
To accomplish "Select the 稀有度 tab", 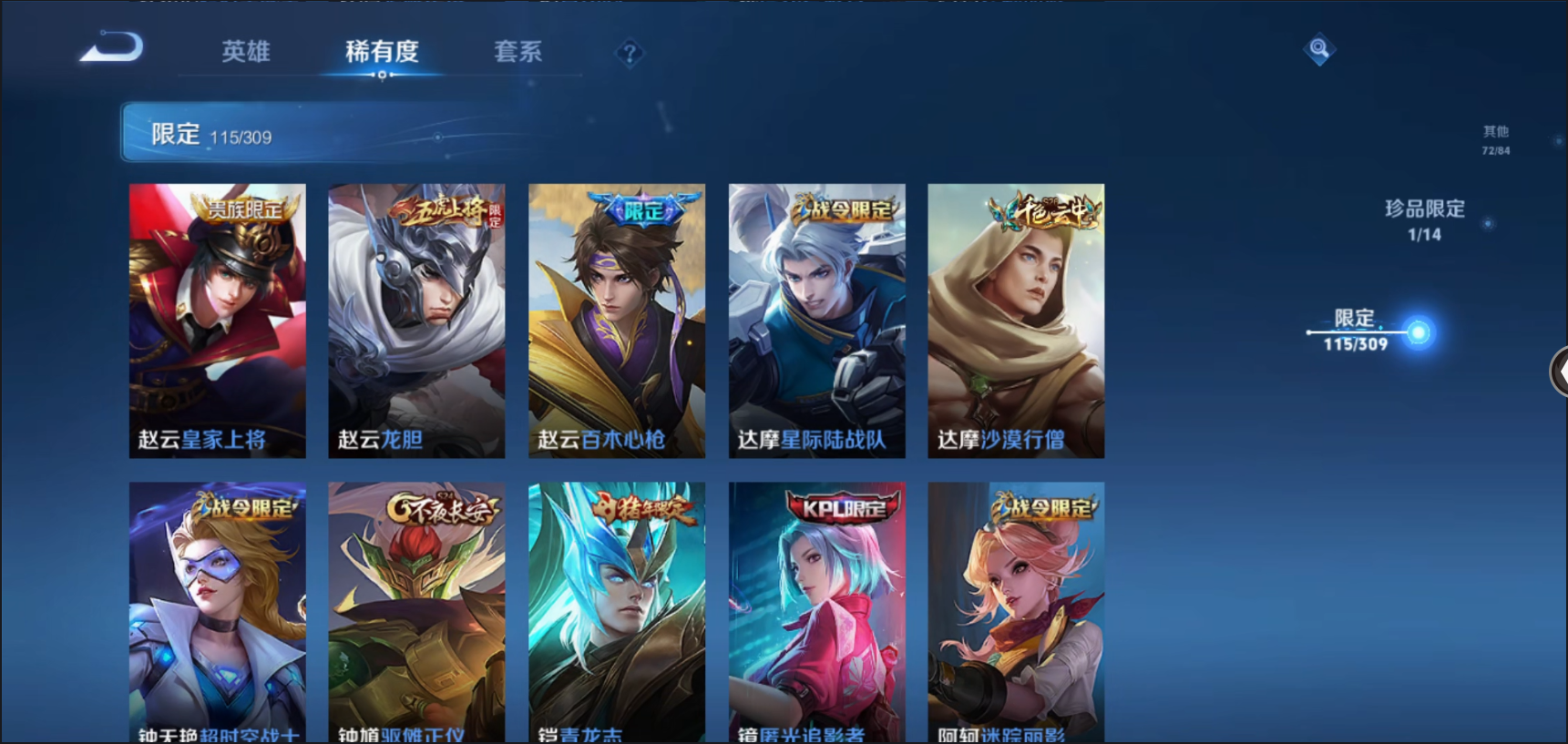I will [382, 52].
